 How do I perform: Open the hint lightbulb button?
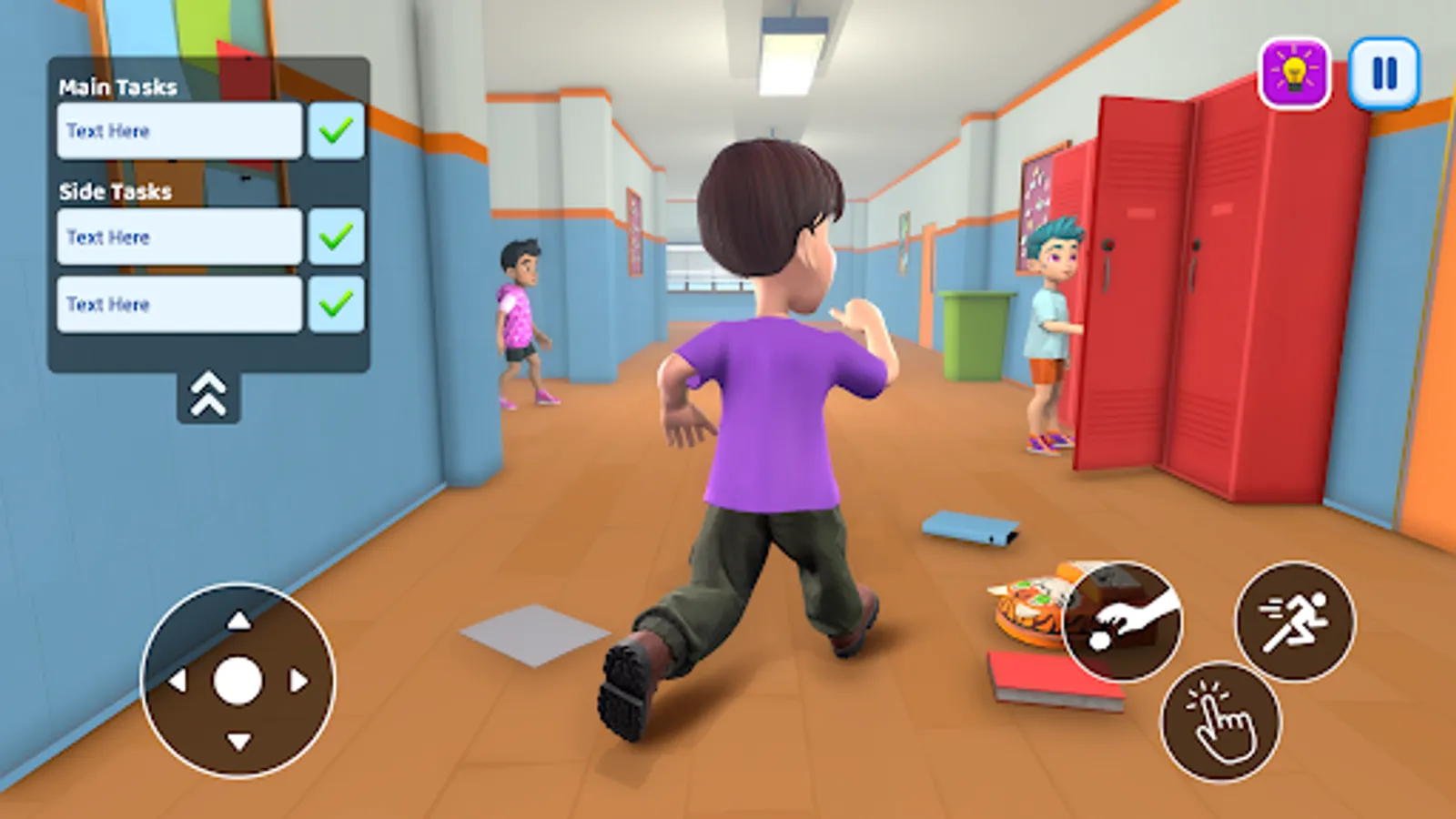pyautogui.click(x=1295, y=69)
